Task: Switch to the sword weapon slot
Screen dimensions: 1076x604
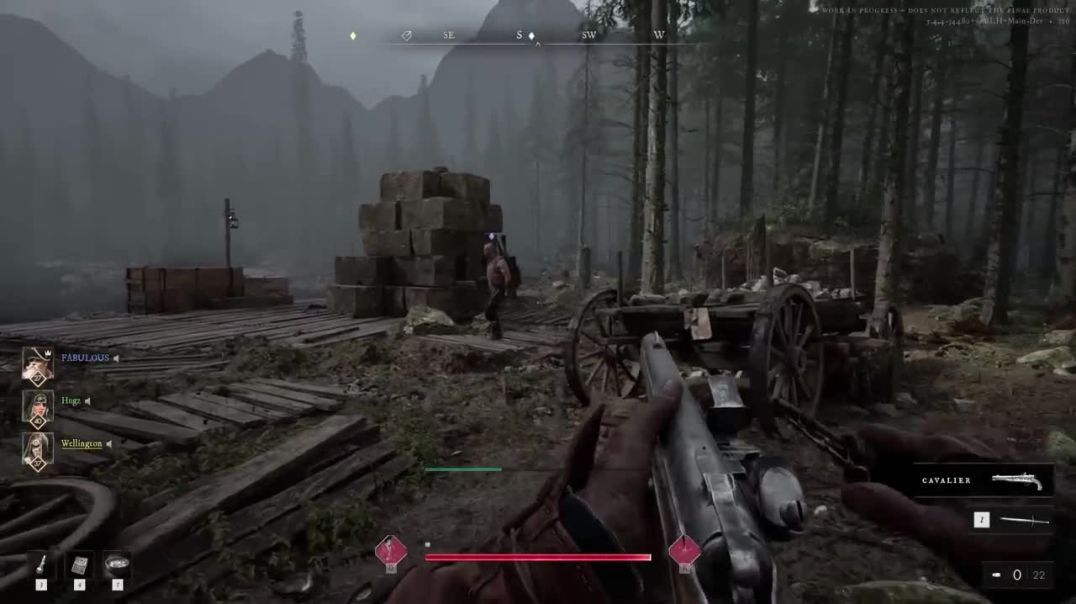Action: point(1011,520)
